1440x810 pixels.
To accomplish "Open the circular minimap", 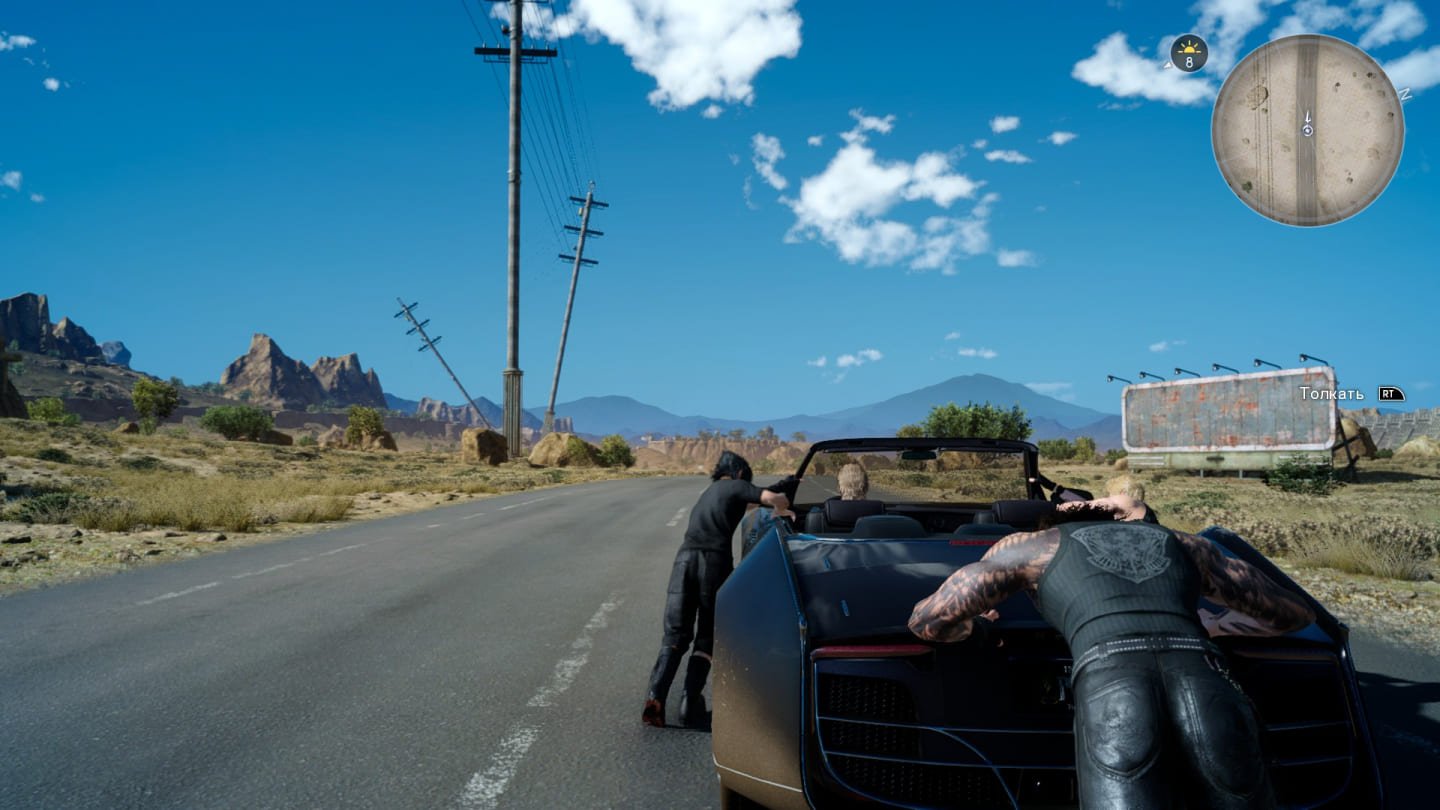I will click(x=1307, y=130).
